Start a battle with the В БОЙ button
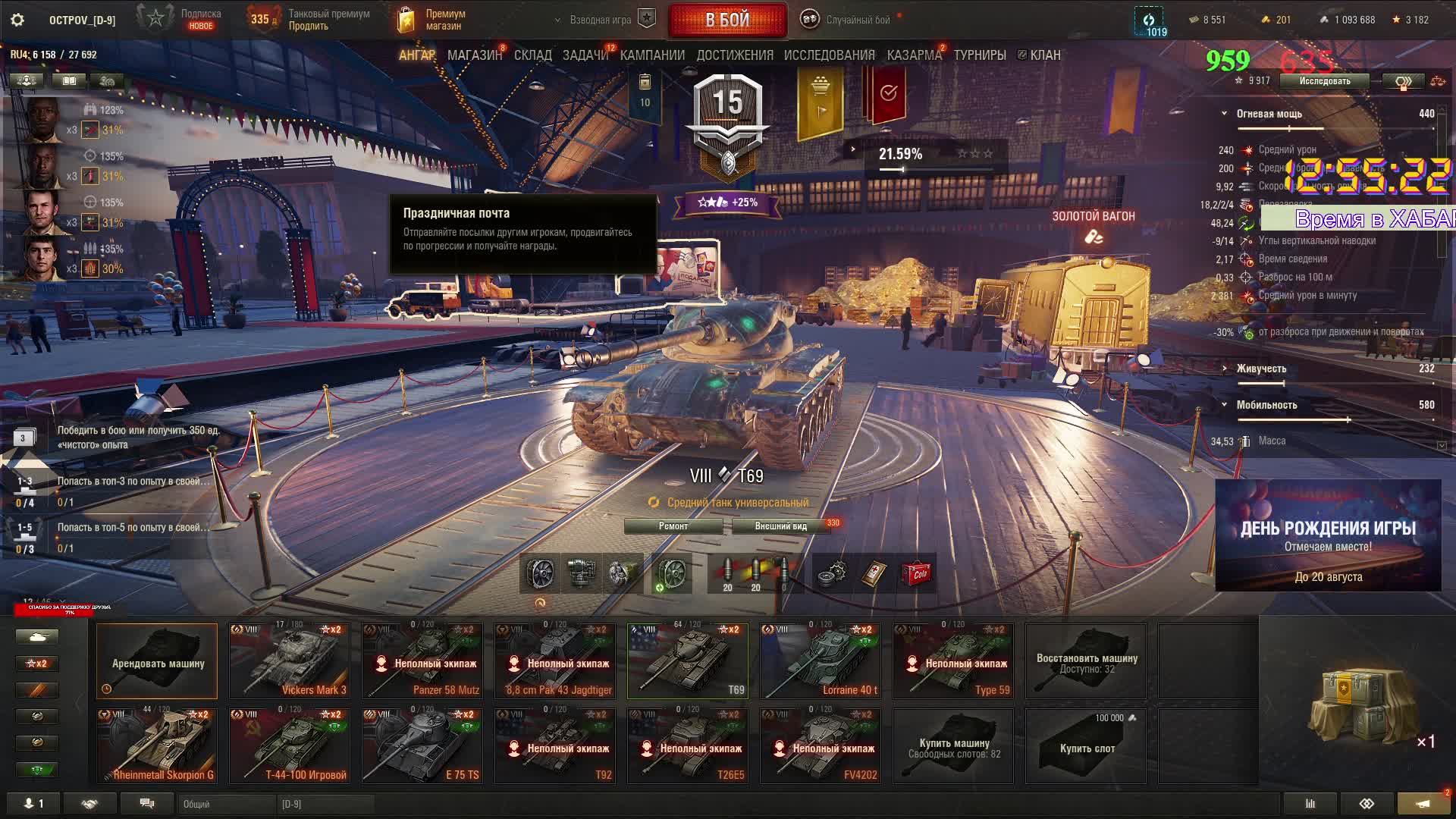Viewport: 1456px width, 819px height. point(727,20)
